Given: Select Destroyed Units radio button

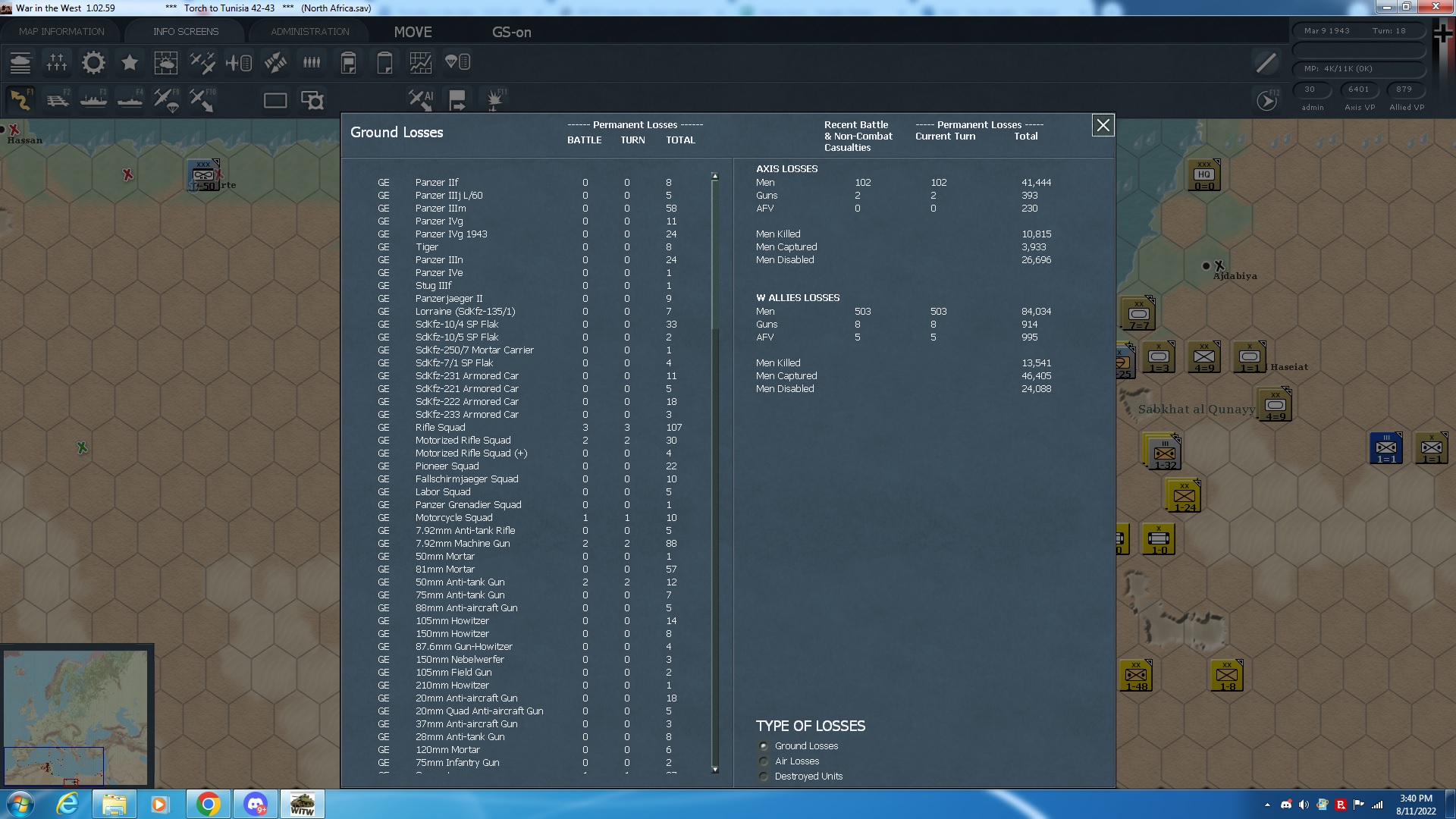Looking at the screenshot, I should [763, 776].
